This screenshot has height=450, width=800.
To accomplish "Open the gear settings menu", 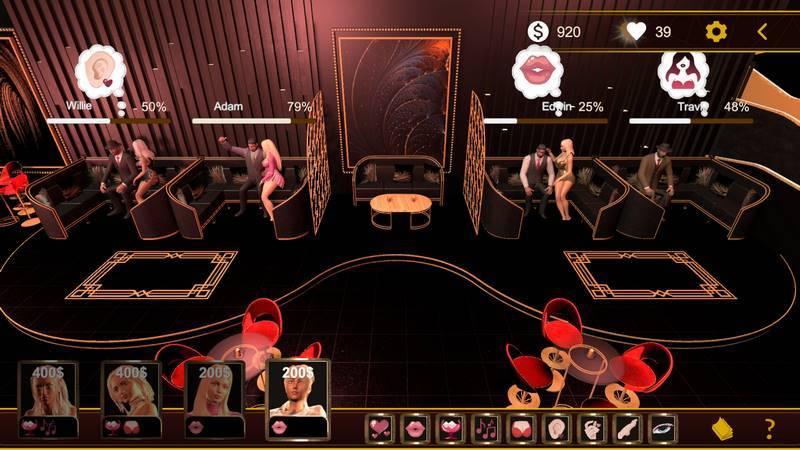I will 716,32.
